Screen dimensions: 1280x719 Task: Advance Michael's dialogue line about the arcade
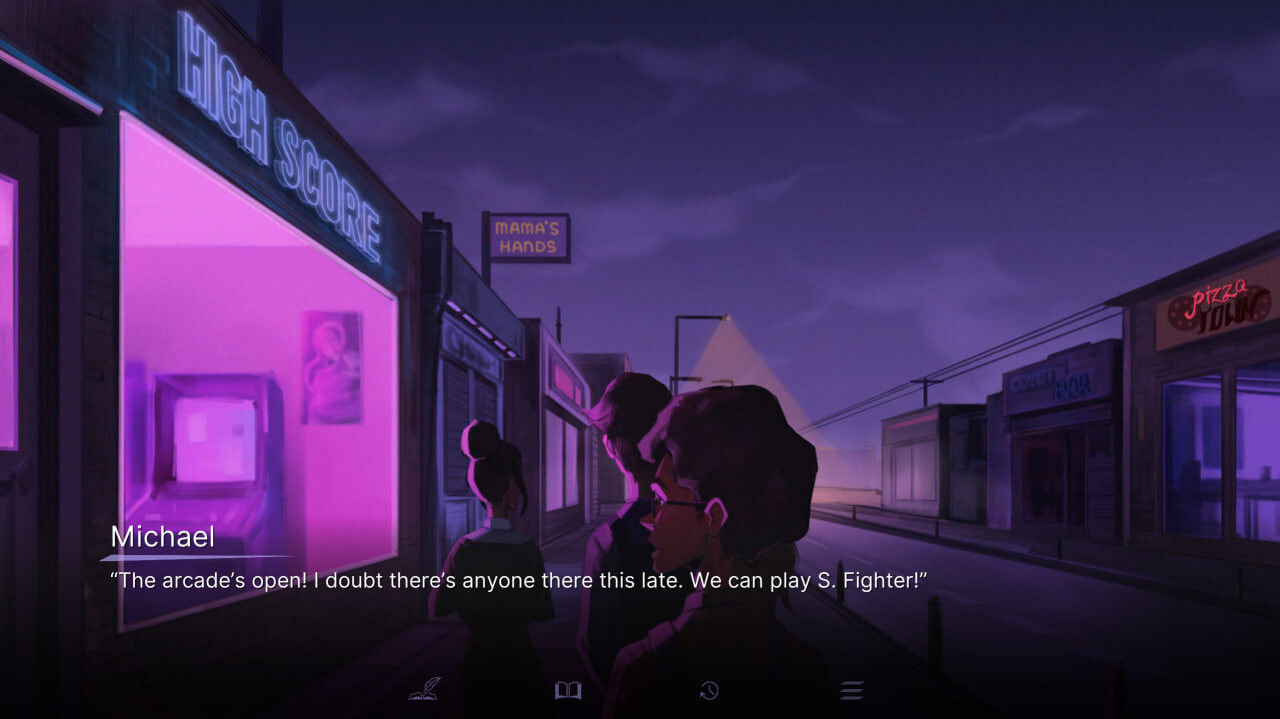coord(519,581)
